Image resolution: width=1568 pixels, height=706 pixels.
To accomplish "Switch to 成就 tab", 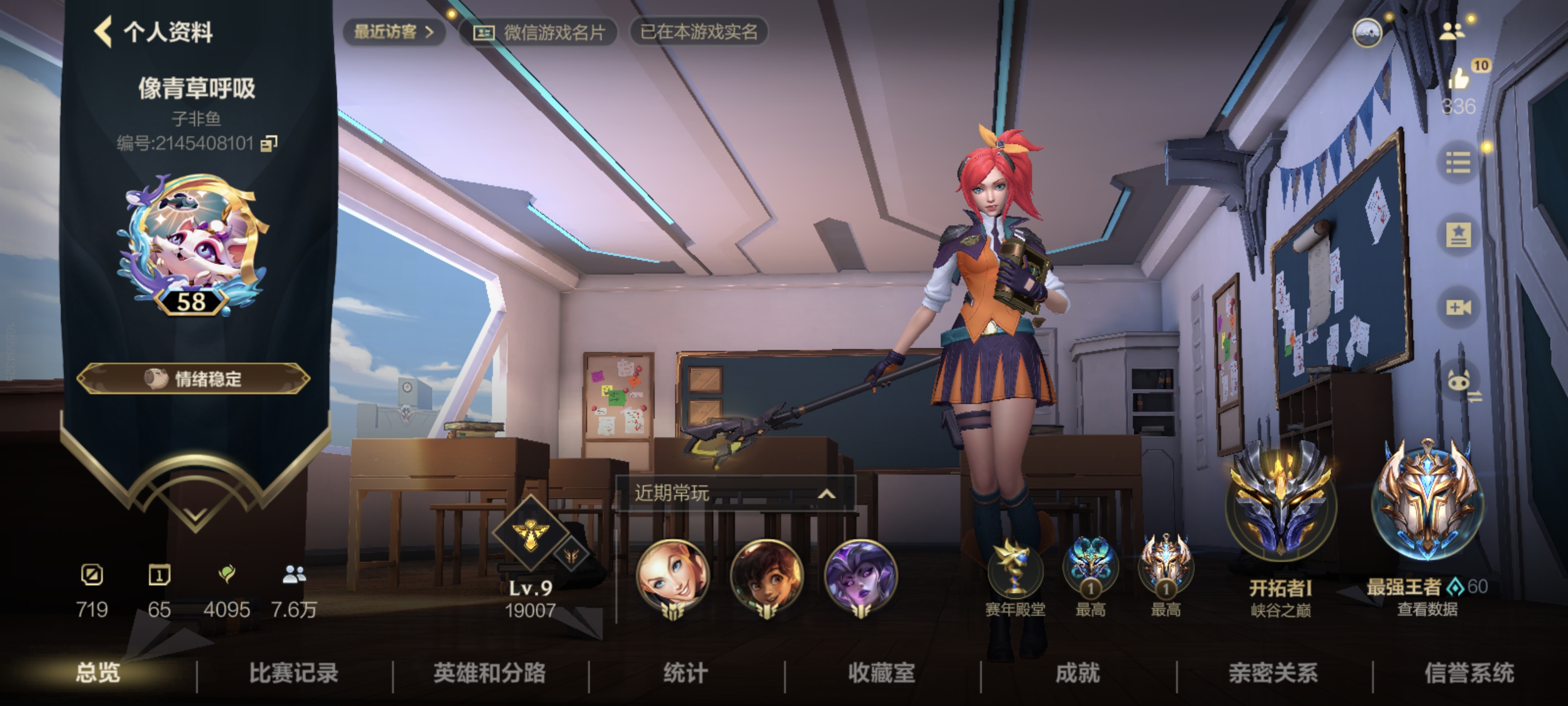I will click(1078, 673).
